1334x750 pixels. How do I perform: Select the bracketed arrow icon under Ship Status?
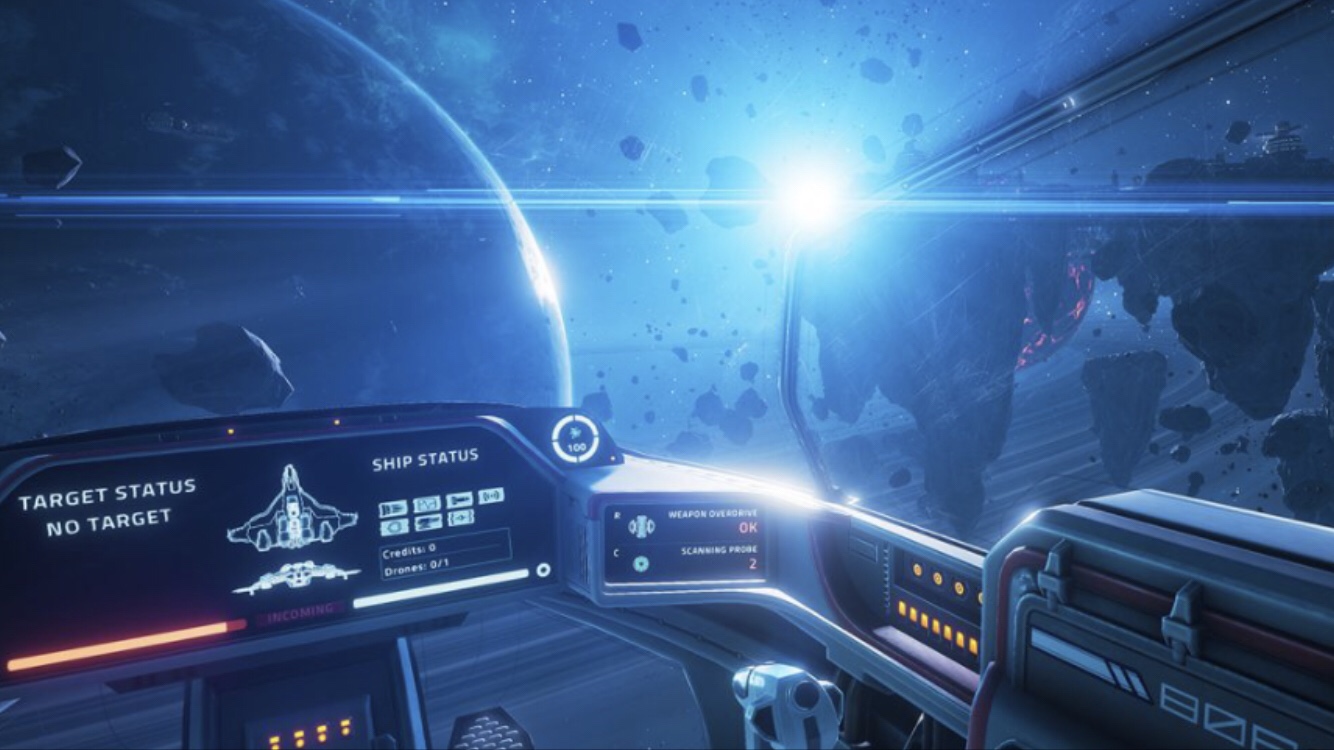pos(460,517)
